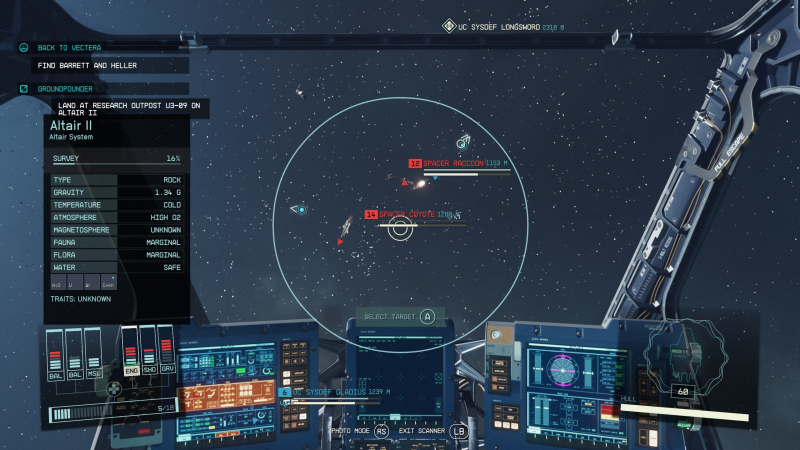Click the Altair II planet name header

[72, 126]
